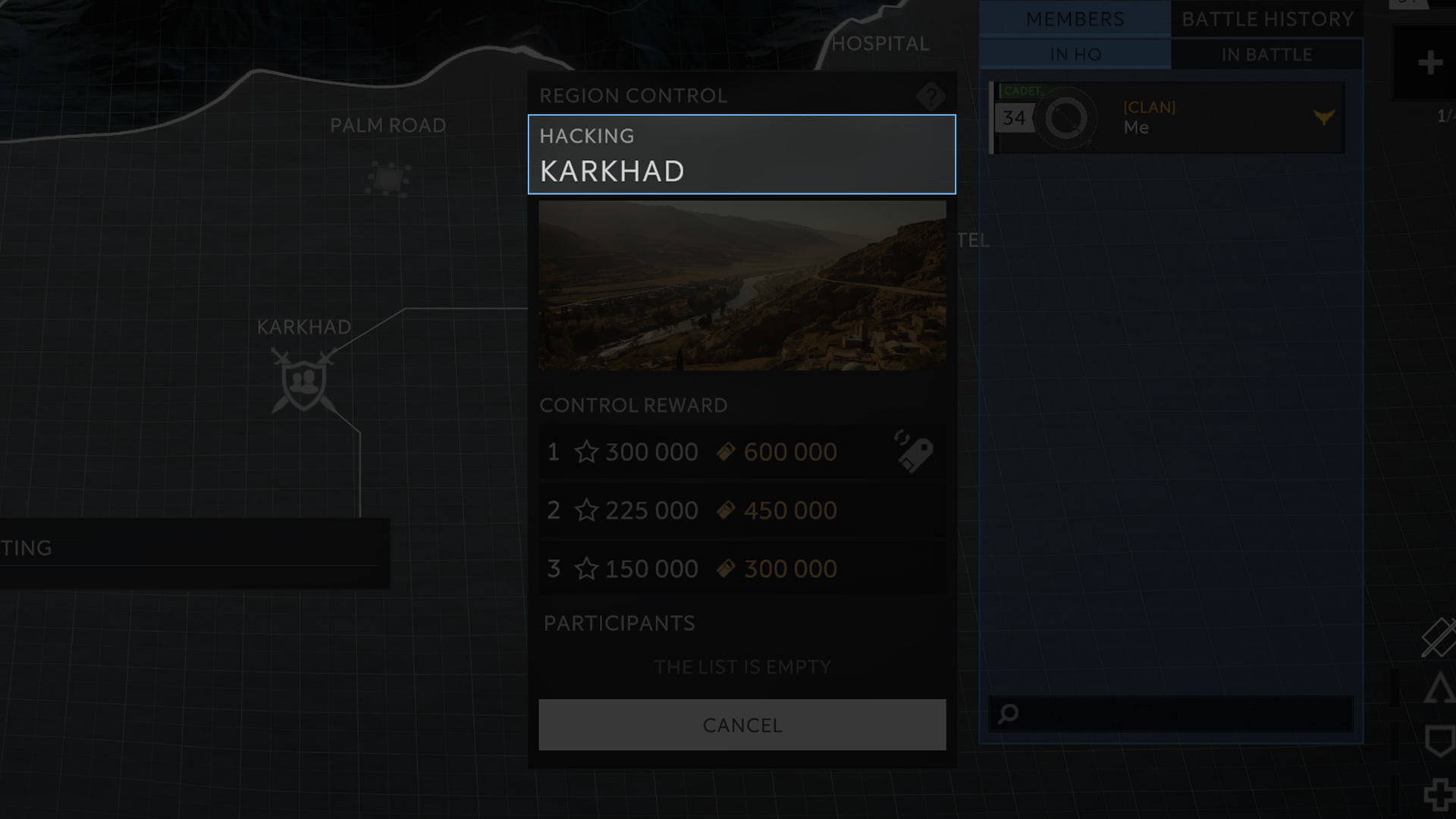
Task: Select the third place control reward row
Action: pyautogui.click(x=742, y=569)
